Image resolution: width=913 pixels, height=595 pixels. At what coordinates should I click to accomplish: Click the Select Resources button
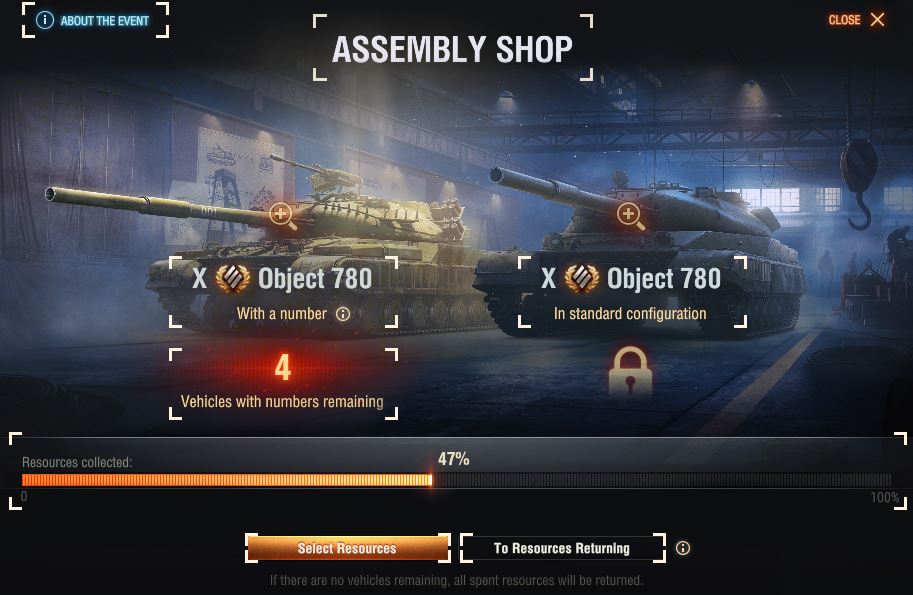point(347,548)
